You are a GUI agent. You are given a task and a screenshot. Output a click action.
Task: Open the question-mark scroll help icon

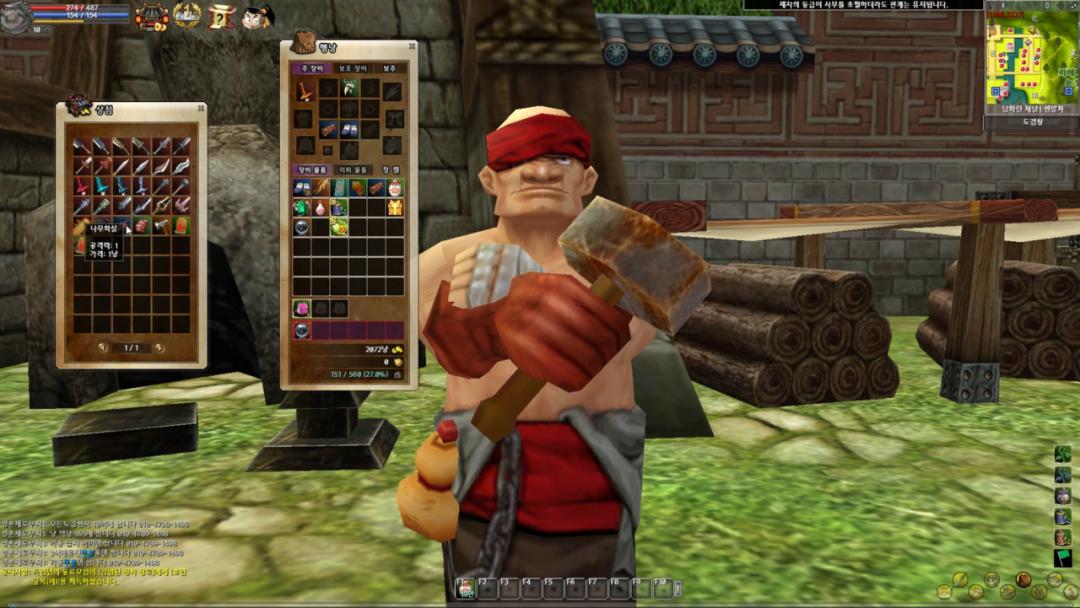tap(222, 15)
